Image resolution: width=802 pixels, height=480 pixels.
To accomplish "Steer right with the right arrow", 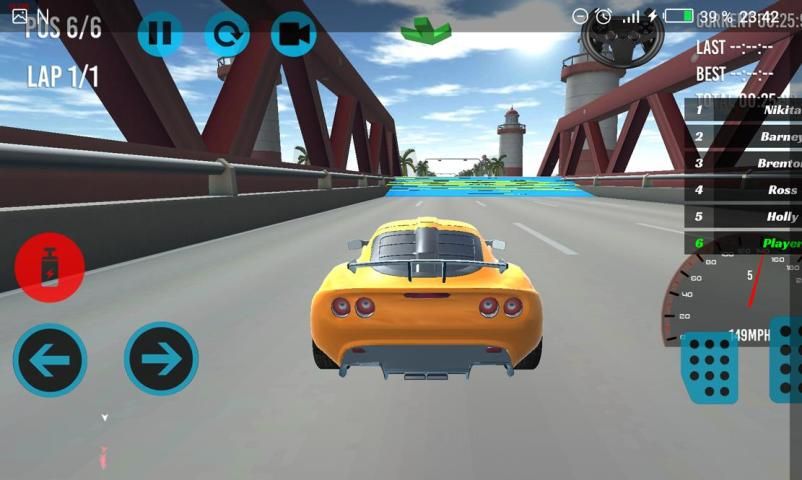I will 161,359.
